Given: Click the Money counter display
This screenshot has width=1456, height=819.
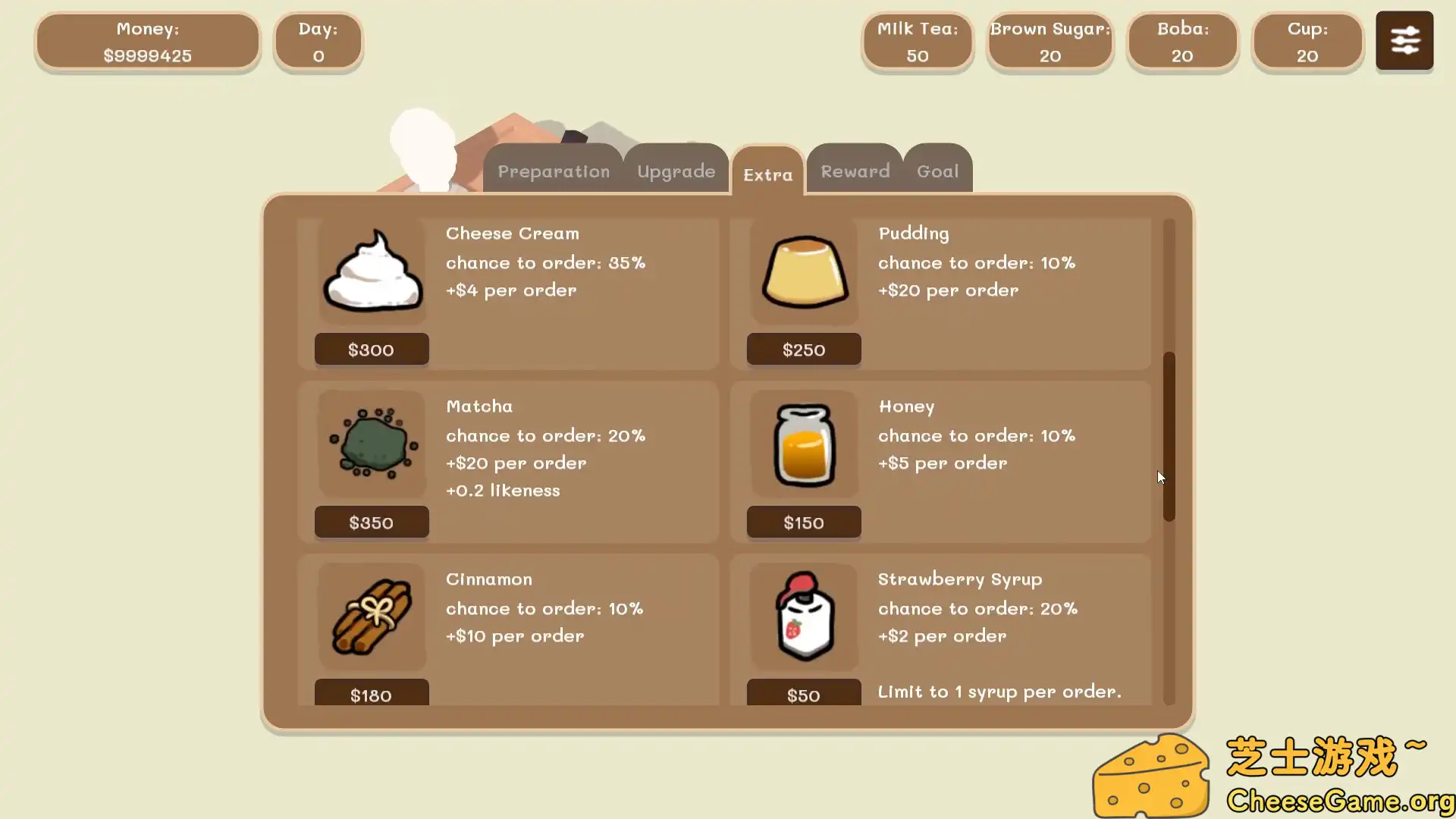Looking at the screenshot, I should coord(147,42).
